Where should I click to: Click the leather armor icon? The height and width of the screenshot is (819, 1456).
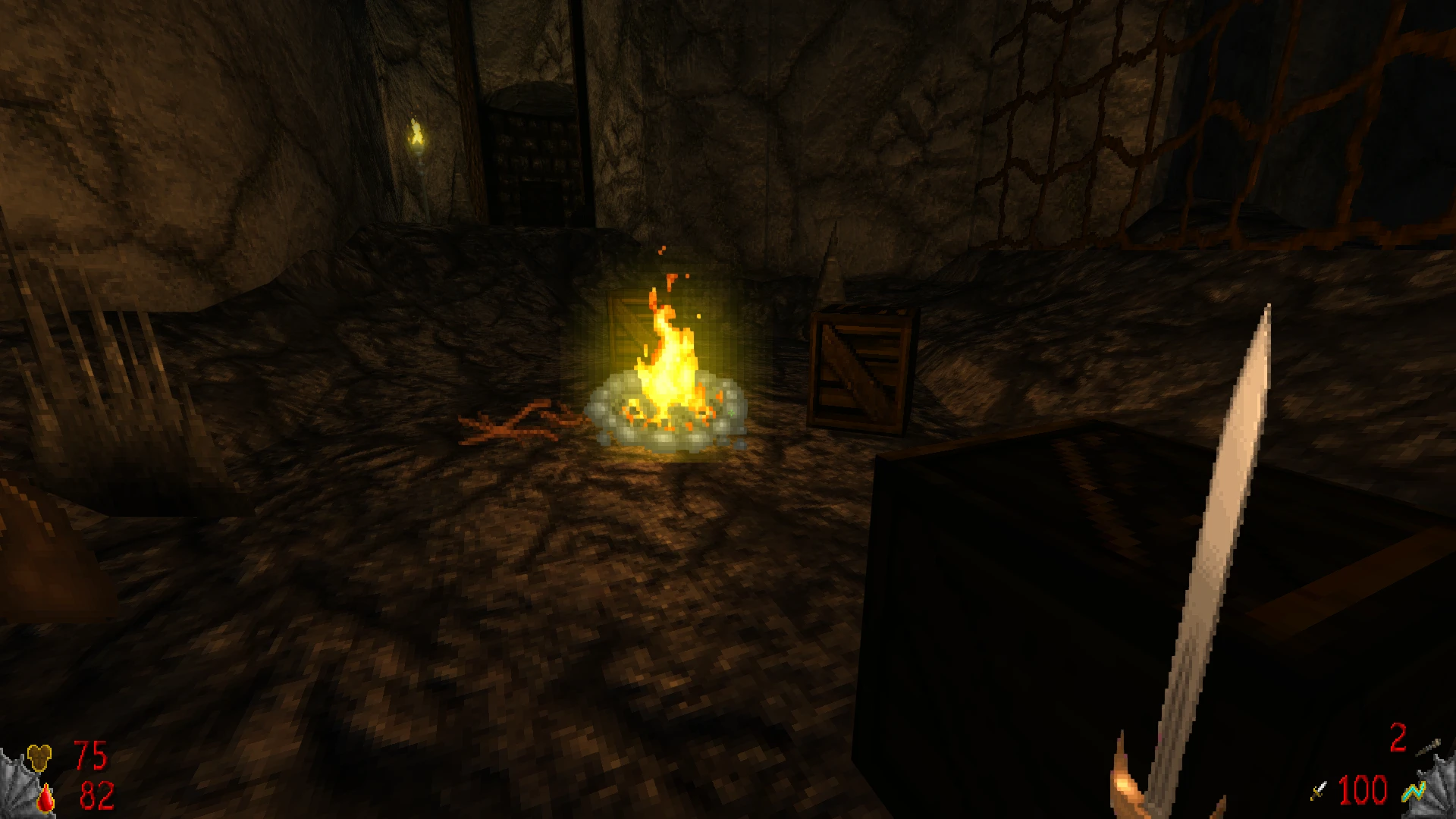pos(41,756)
